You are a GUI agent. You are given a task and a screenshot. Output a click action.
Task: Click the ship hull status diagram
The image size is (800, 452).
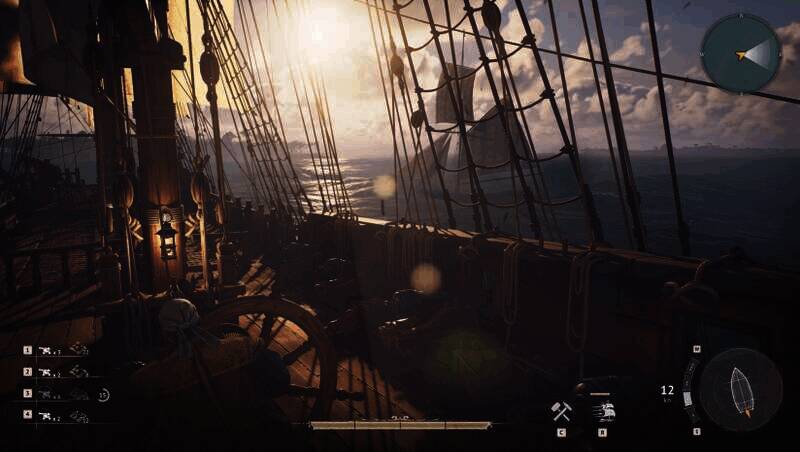tap(740, 389)
